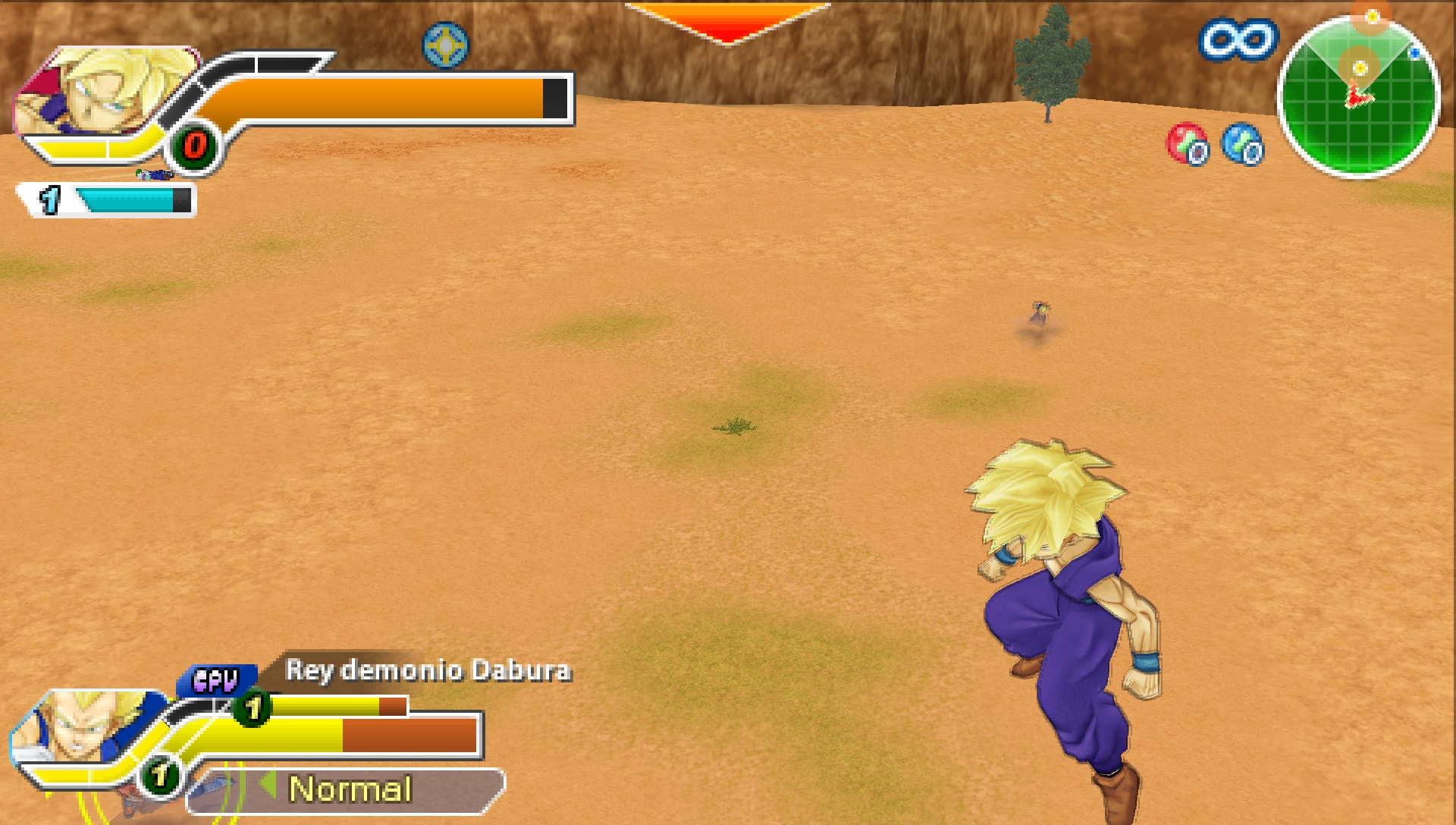Screen dimensions: 1456x825
Task: Click the red capsule item icon
Action: tap(1187, 144)
